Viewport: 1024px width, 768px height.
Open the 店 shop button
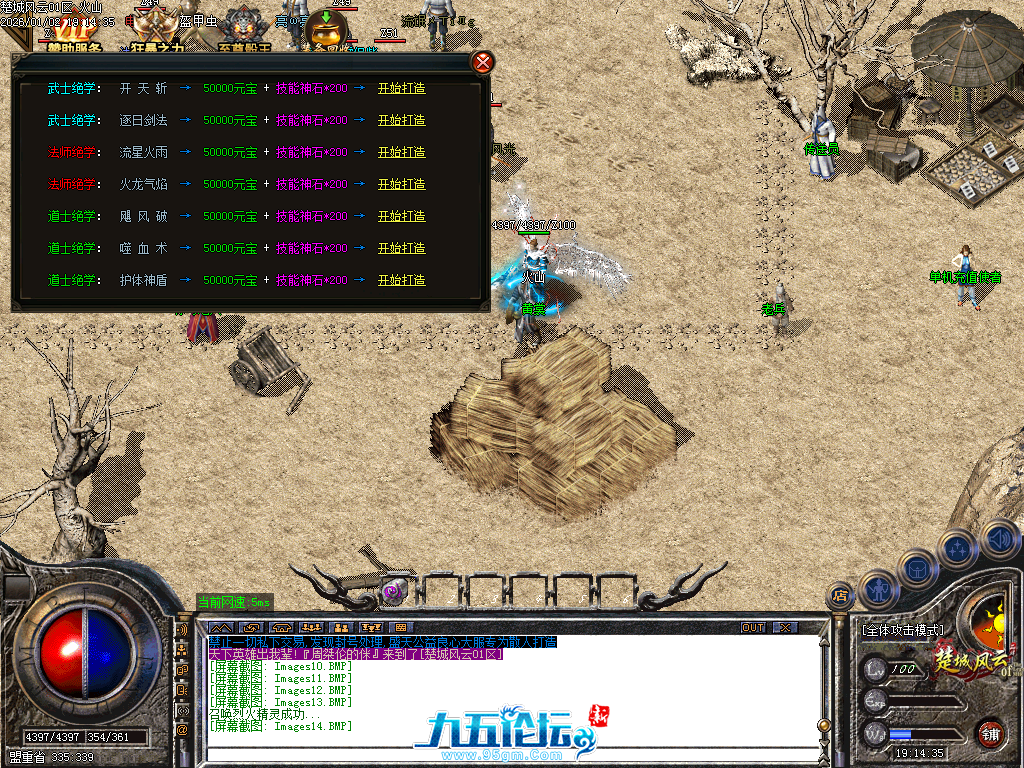coord(840,596)
